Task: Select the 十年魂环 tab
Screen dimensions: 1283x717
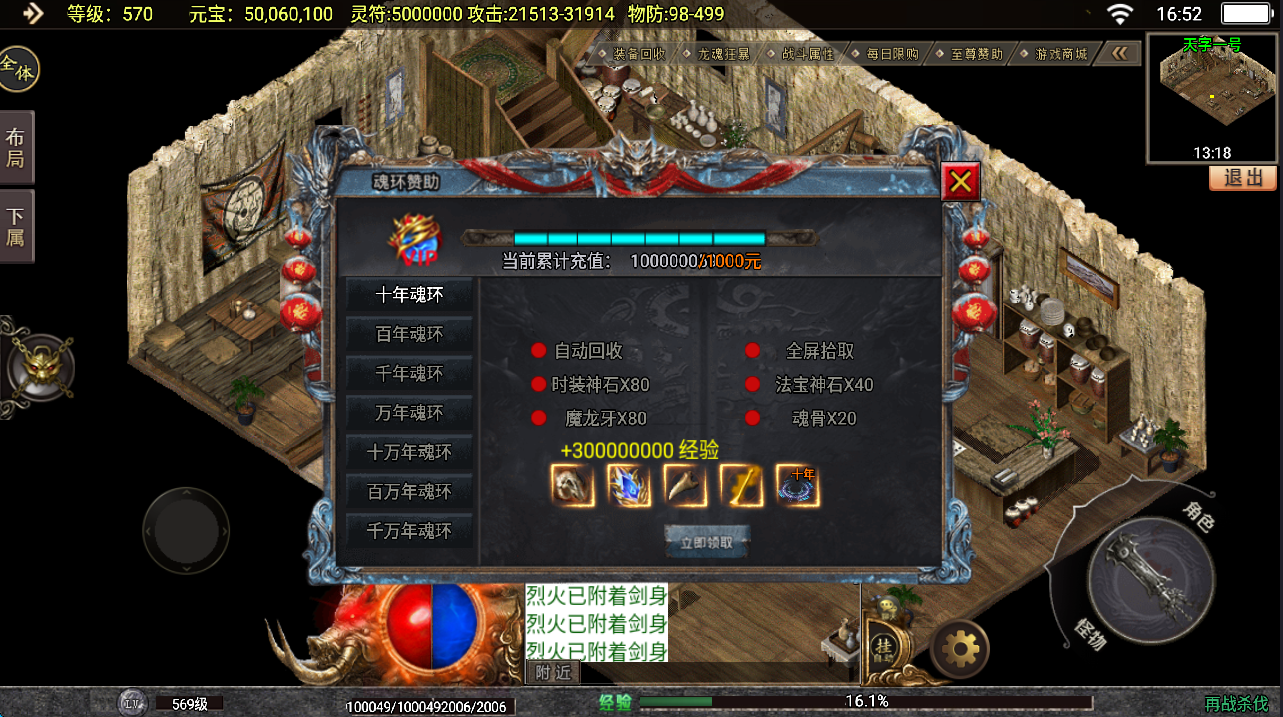Action: click(409, 295)
